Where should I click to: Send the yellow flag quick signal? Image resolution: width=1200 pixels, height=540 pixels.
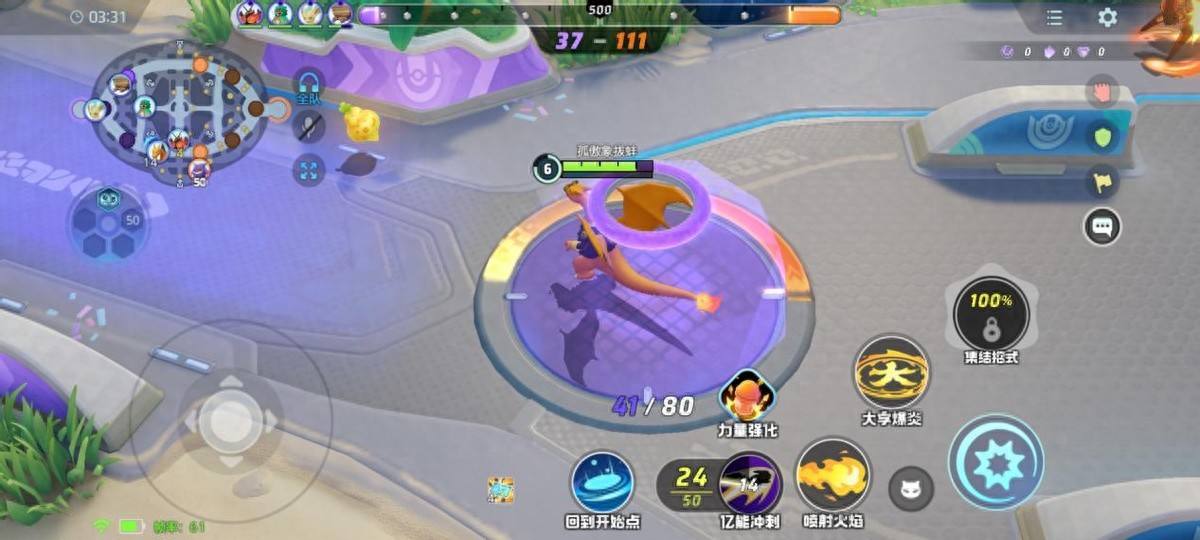click(x=1102, y=181)
